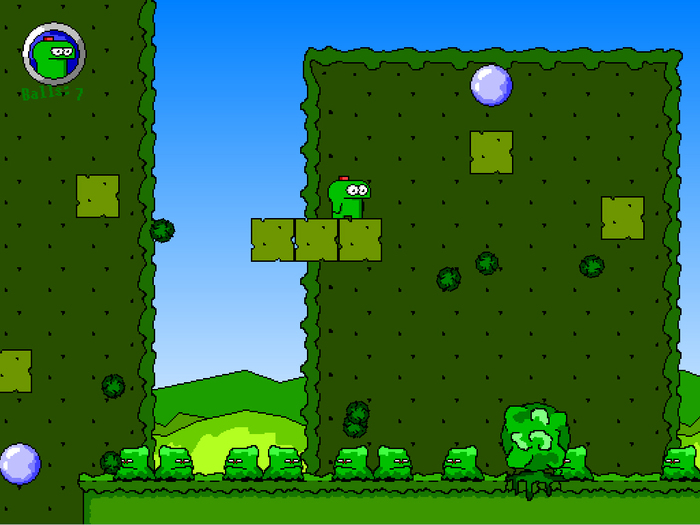
Task: Click the green character portrait badge
Action: point(54,54)
